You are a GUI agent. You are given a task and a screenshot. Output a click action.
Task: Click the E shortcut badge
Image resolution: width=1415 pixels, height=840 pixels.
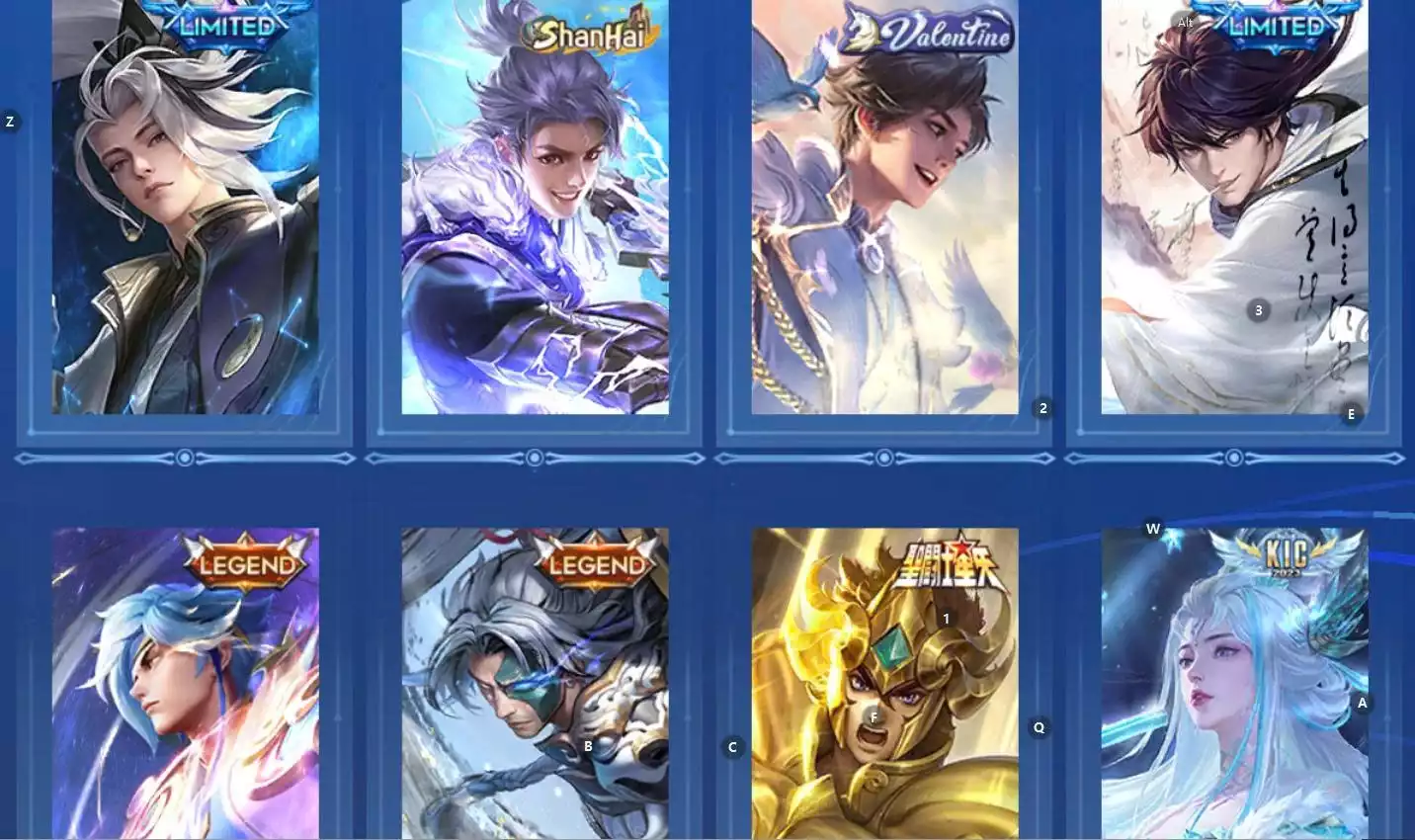click(x=1351, y=415)
